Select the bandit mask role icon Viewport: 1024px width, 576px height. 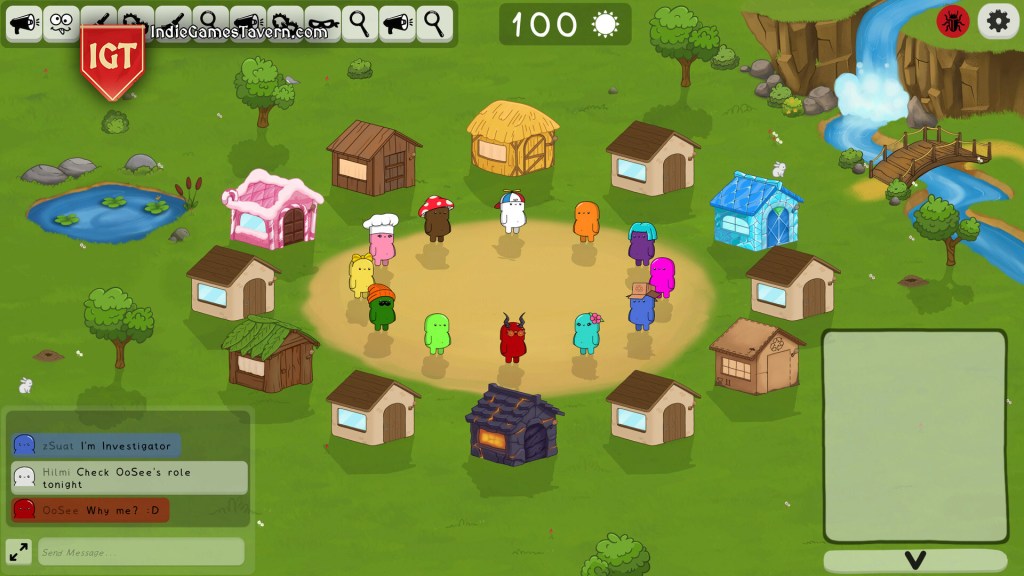(x=322, y=22)
